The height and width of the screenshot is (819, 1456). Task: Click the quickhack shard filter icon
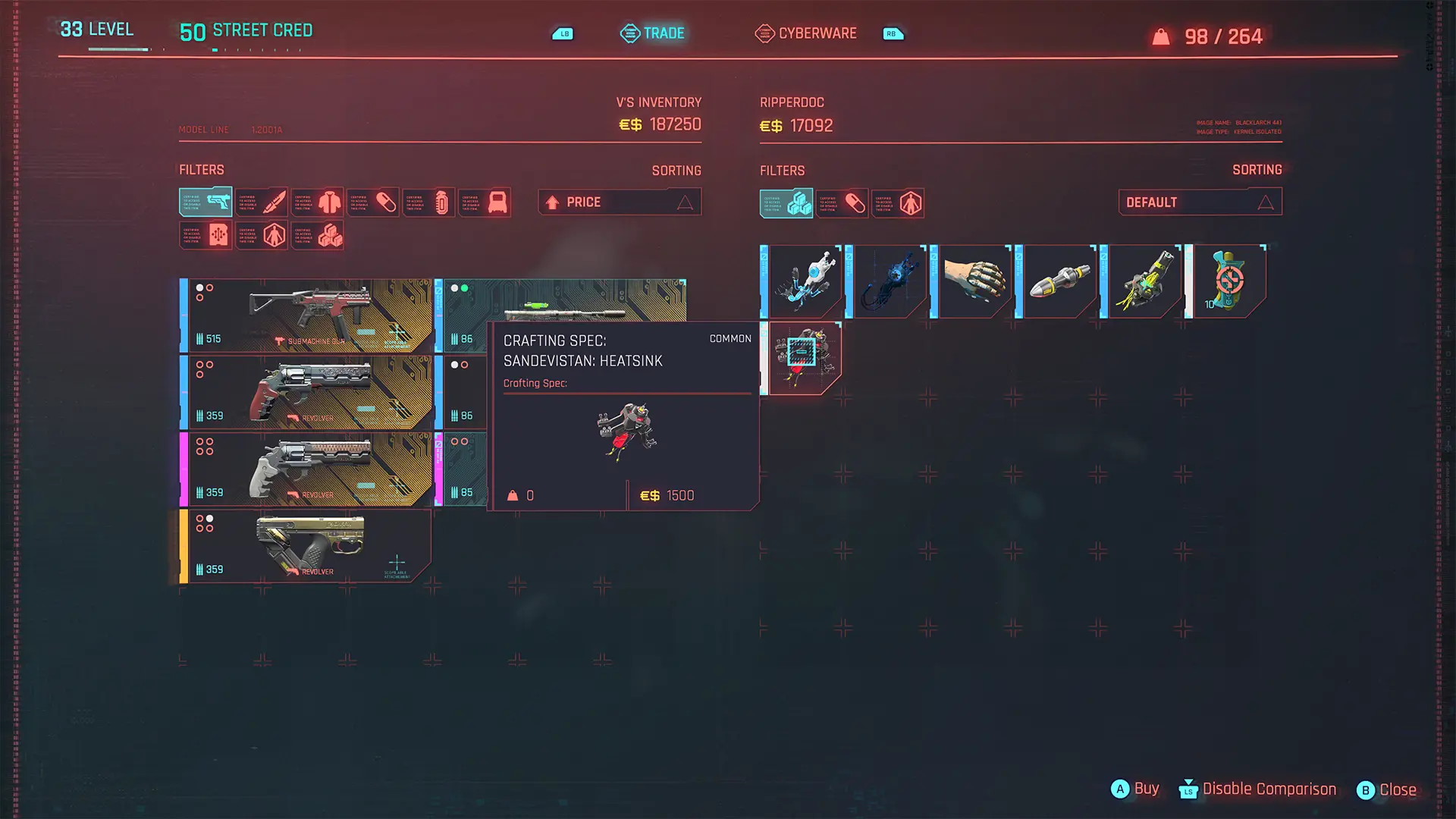[205, 234]
